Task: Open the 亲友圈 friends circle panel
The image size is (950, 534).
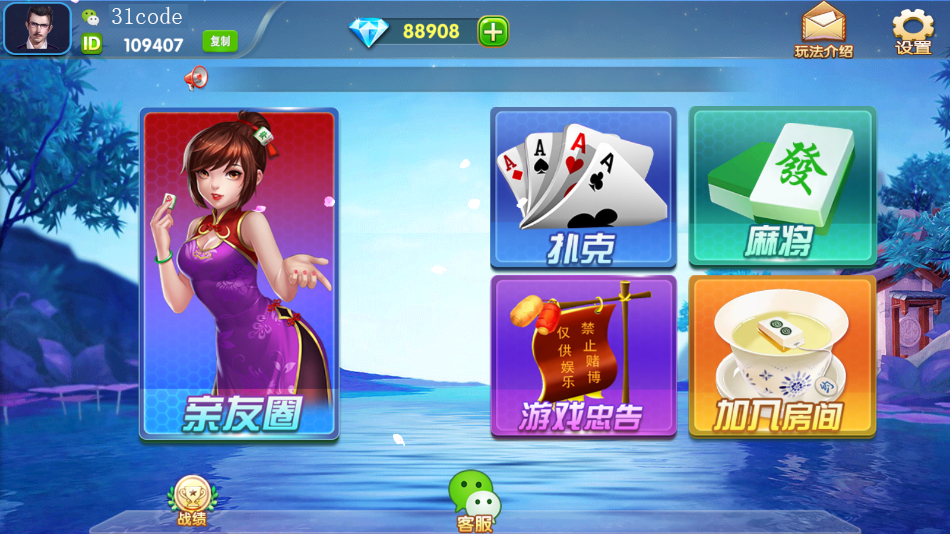Action: [x=239, y=274]
